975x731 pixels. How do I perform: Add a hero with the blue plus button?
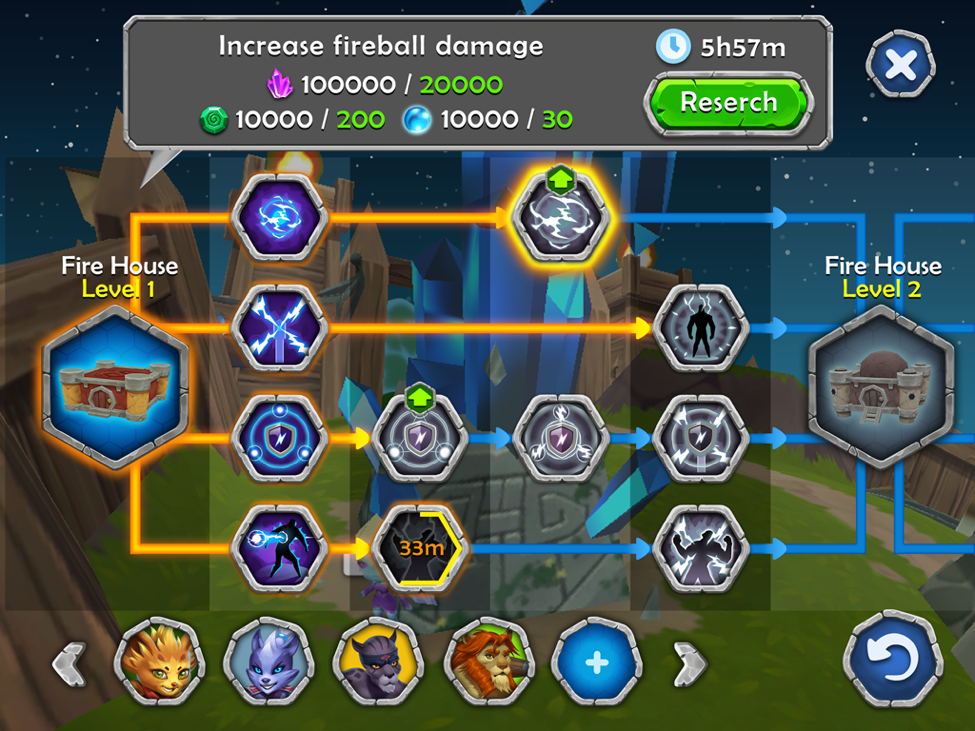[597, 662]
